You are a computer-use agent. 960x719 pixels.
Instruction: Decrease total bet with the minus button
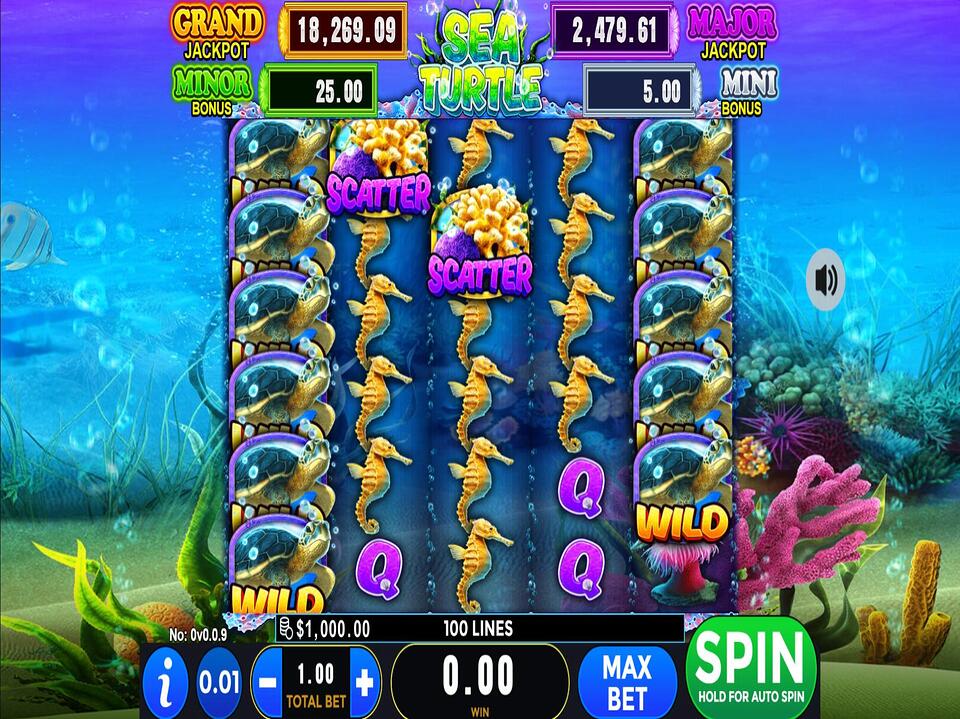click(x=267, y=683)
